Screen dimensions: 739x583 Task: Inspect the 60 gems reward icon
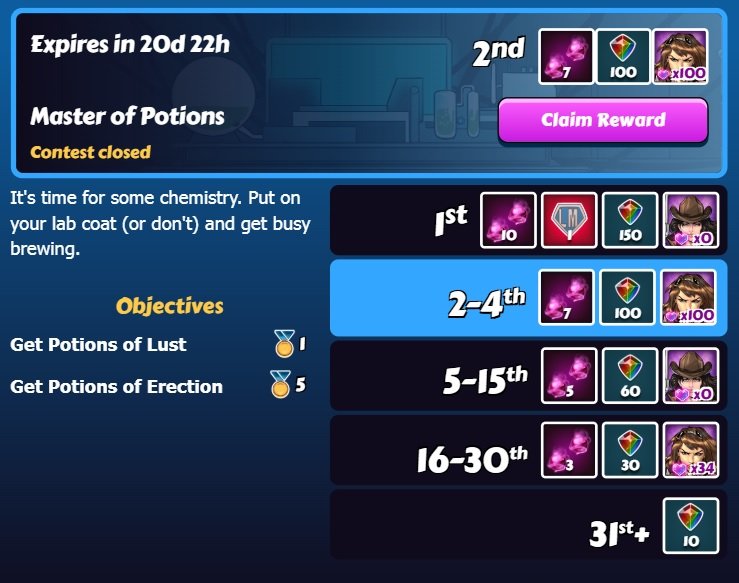(x=630, y=375)
